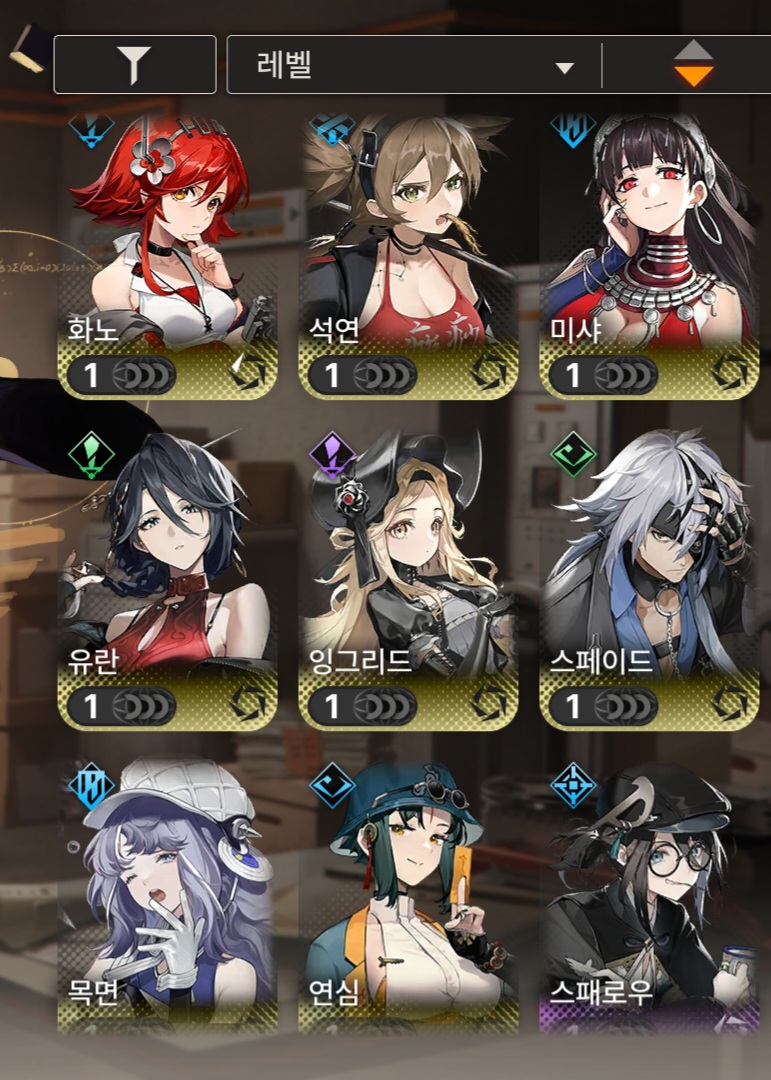Choose the 미샤 character card
771x1080 pixels.
coord(649,255)
